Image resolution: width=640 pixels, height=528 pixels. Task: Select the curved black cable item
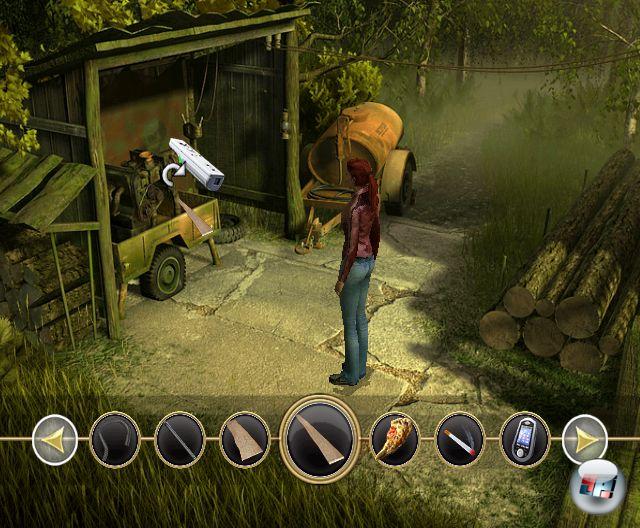tap(115, 440)
